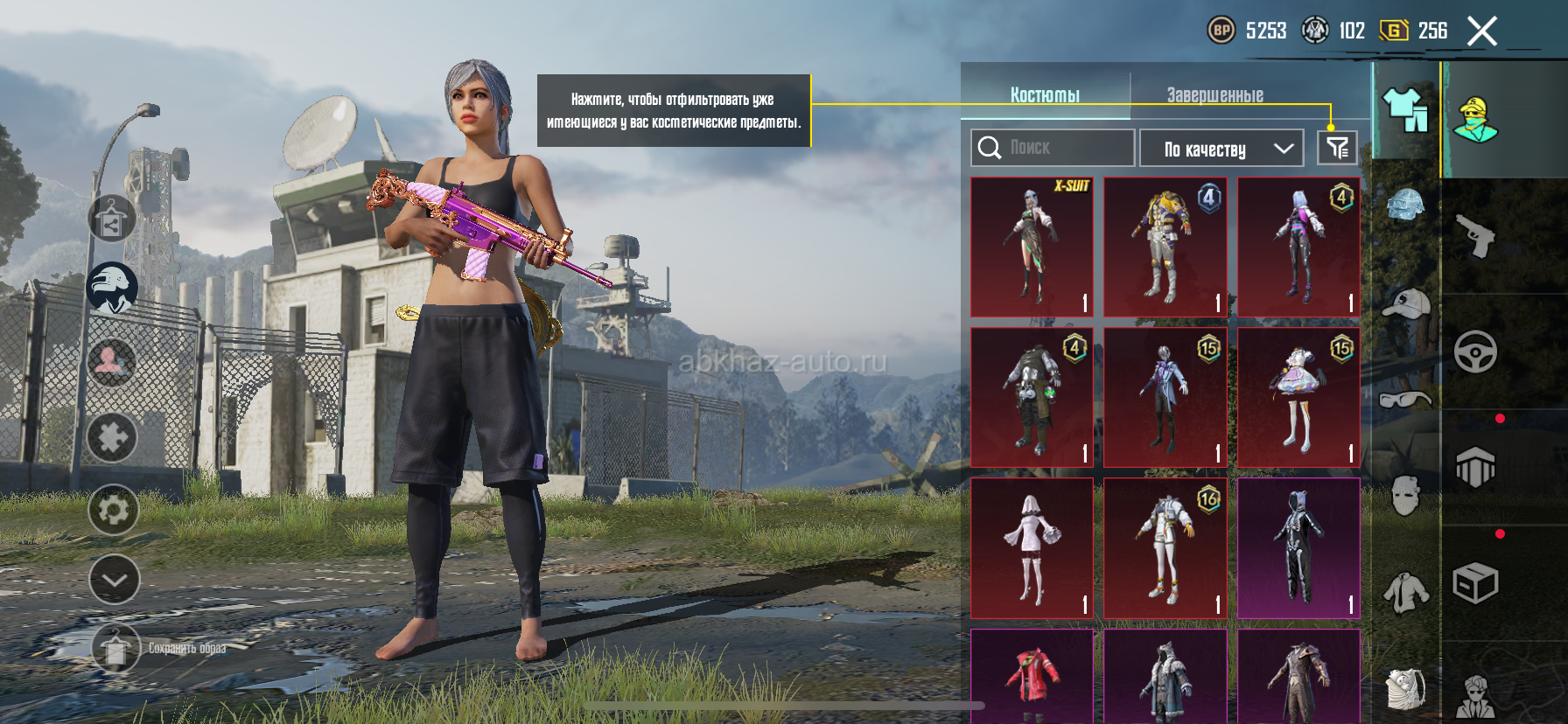Image resolution: width=1568 pixels, height=724 pixels.
Task: Open the Завершенные tab
Action: 1214,94
